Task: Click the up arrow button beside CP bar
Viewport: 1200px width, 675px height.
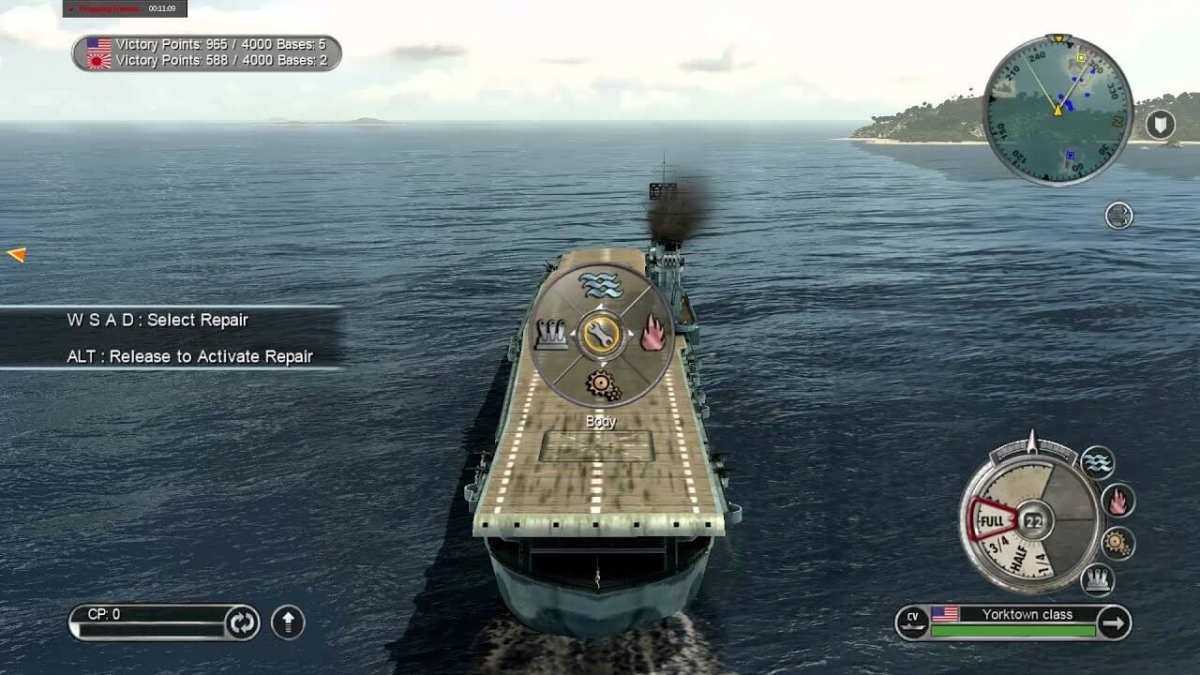Action: pos(288,622)
